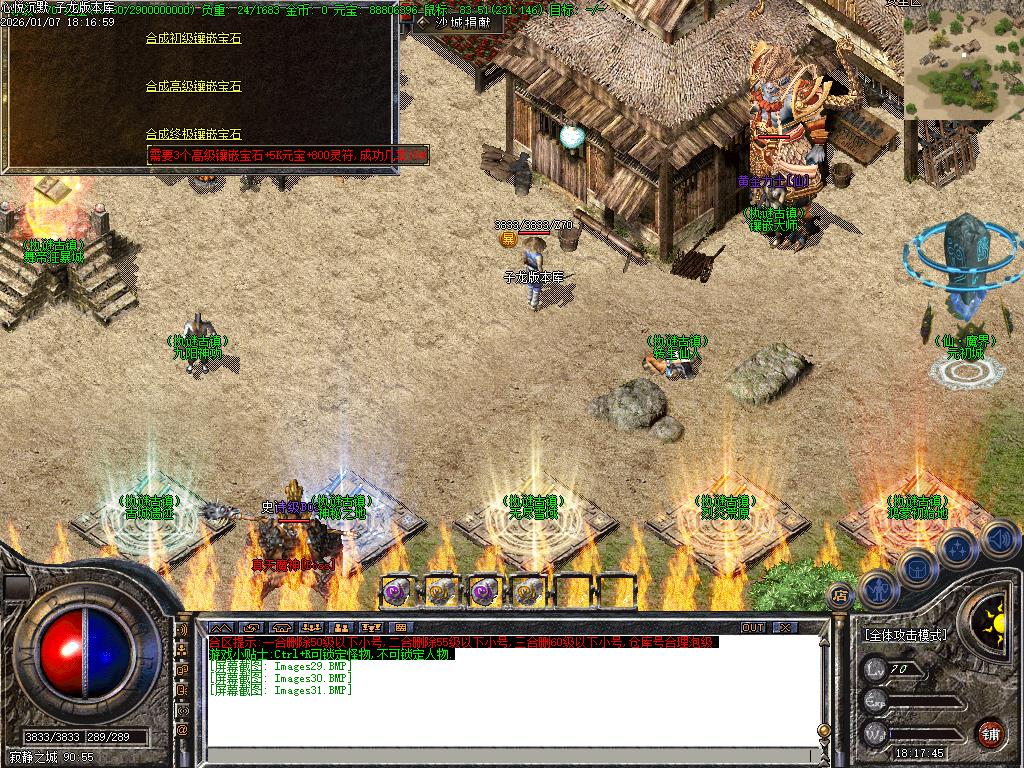Click the mountain icon chat toolbar button
The height and width of the screenshot is (768, 1024).
point(221,628)
